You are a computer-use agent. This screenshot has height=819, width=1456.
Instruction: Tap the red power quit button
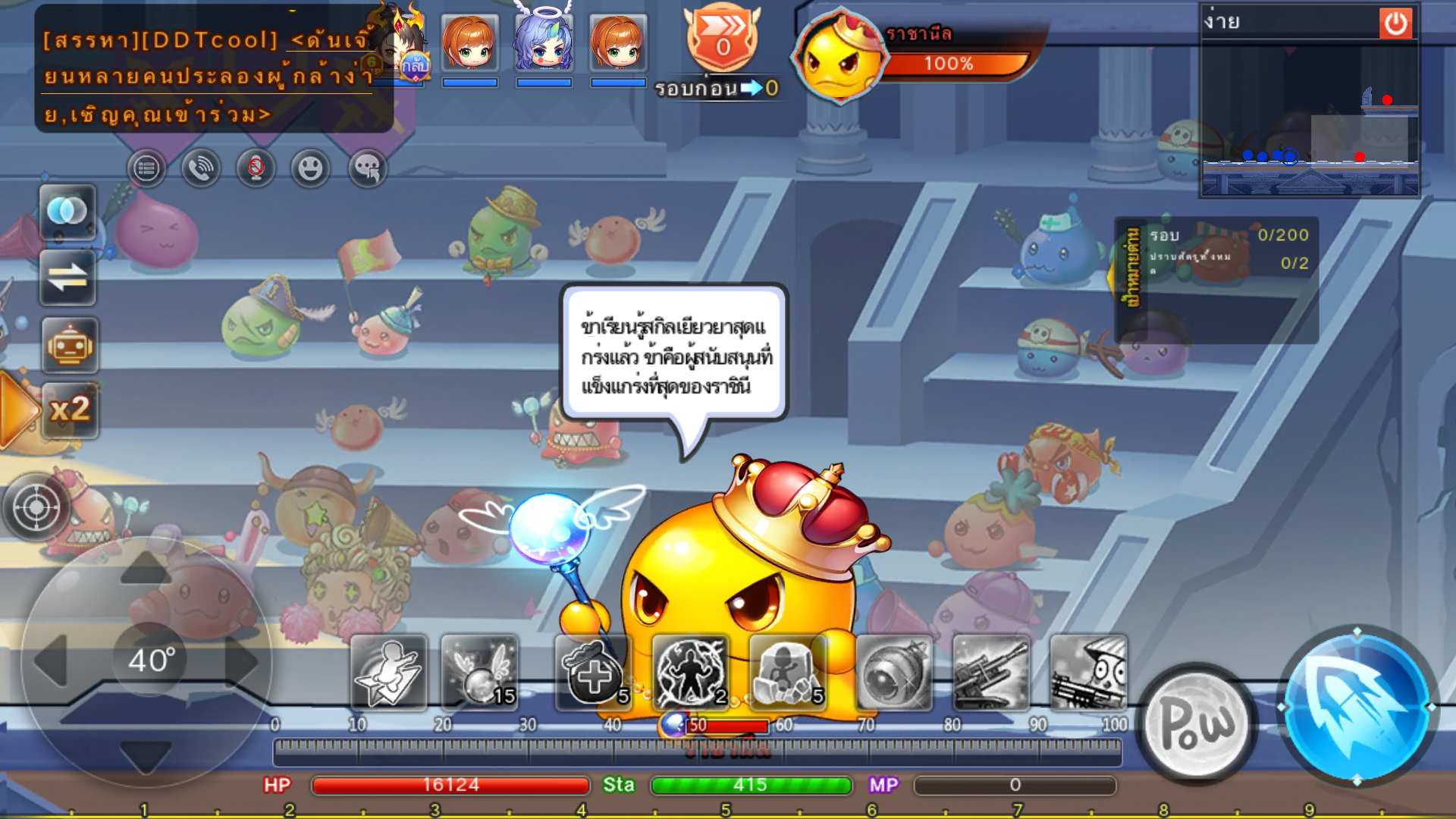pyautogui.click(x=1395, y=24)
